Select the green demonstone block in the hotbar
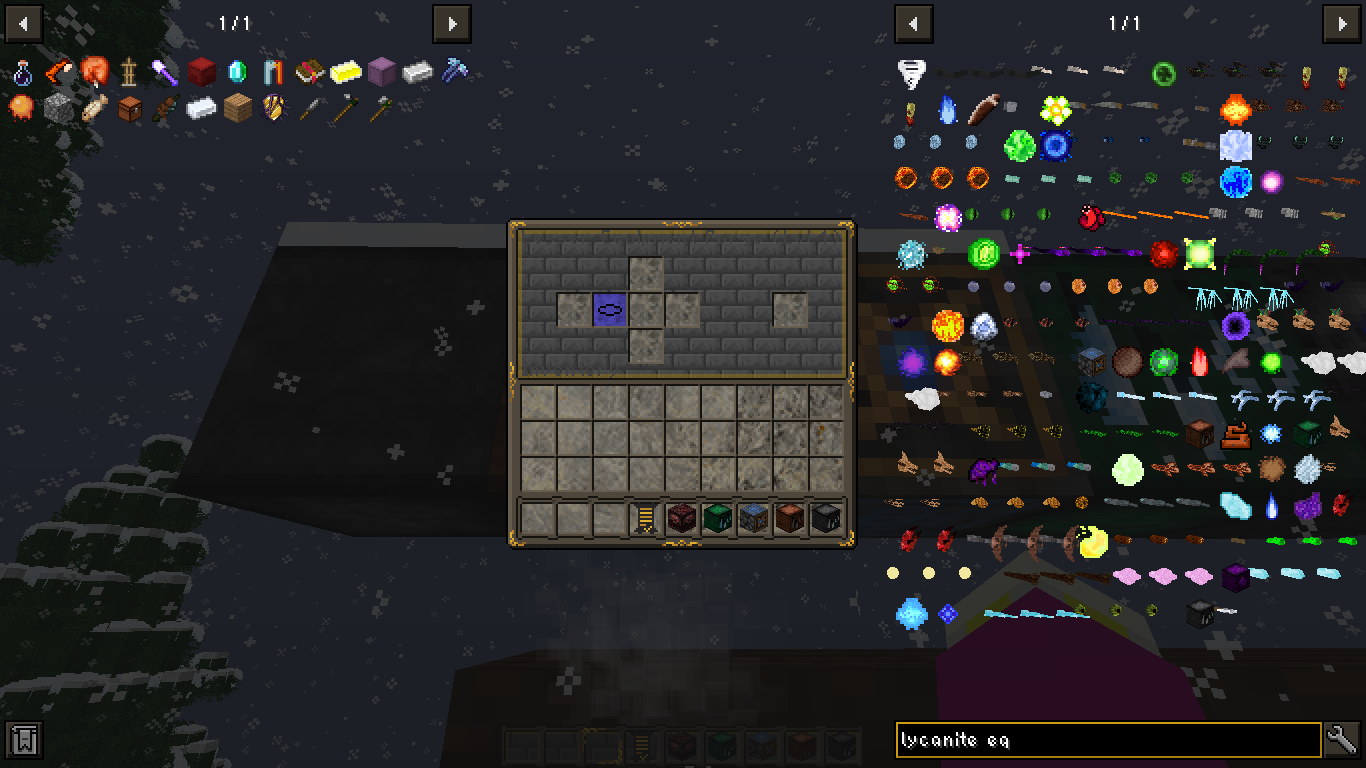1366x768 pixels. coord(717,517)
